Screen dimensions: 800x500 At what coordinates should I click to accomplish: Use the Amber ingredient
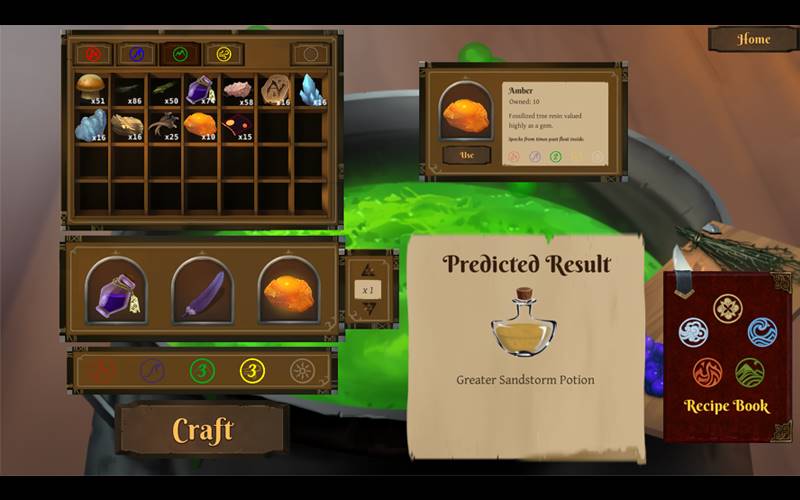[466, 155]
